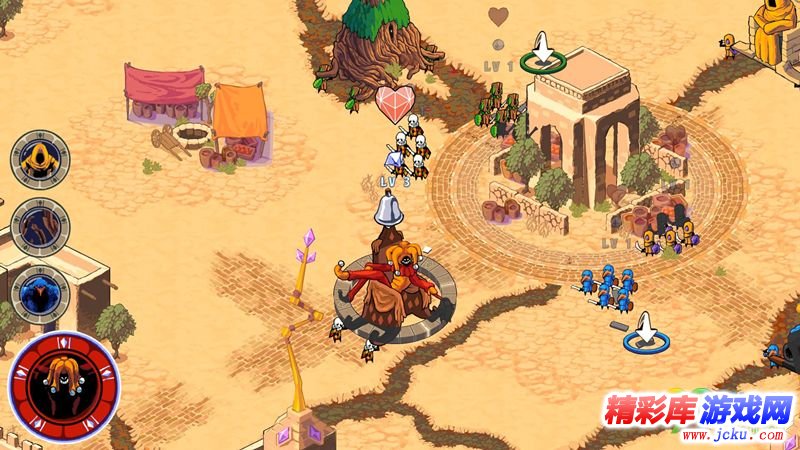Screen dimensions: 800x450
Task: Select the active jester hero in the red ring
Action: [x=64, y=386]
